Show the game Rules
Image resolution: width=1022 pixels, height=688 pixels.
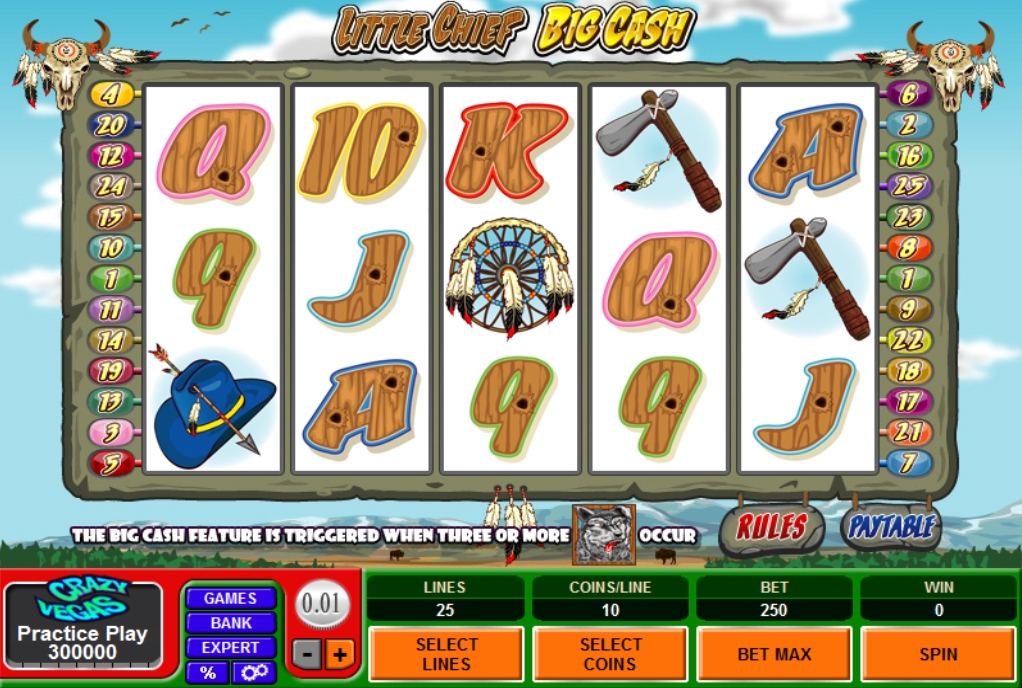pyautogui.click(x=771, y=528)
